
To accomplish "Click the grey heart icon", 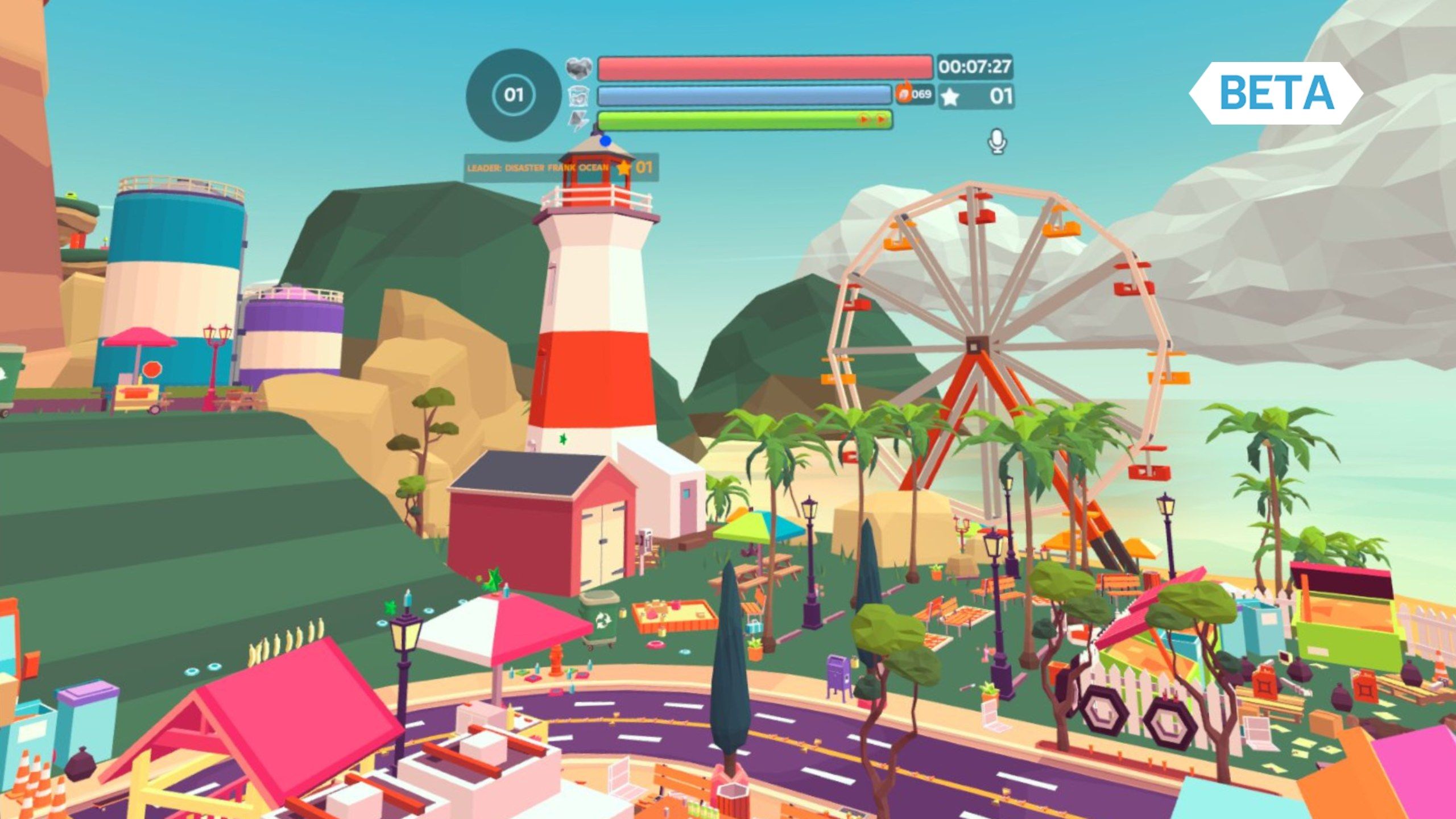I will tap(579, 68).
